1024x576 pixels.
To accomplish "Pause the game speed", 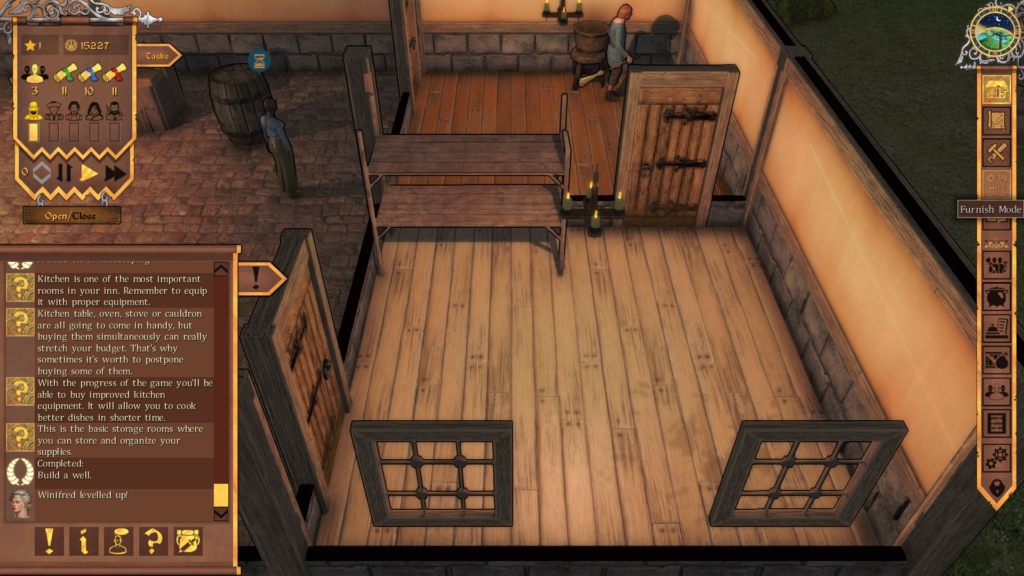I will click(x=65, y=173).
